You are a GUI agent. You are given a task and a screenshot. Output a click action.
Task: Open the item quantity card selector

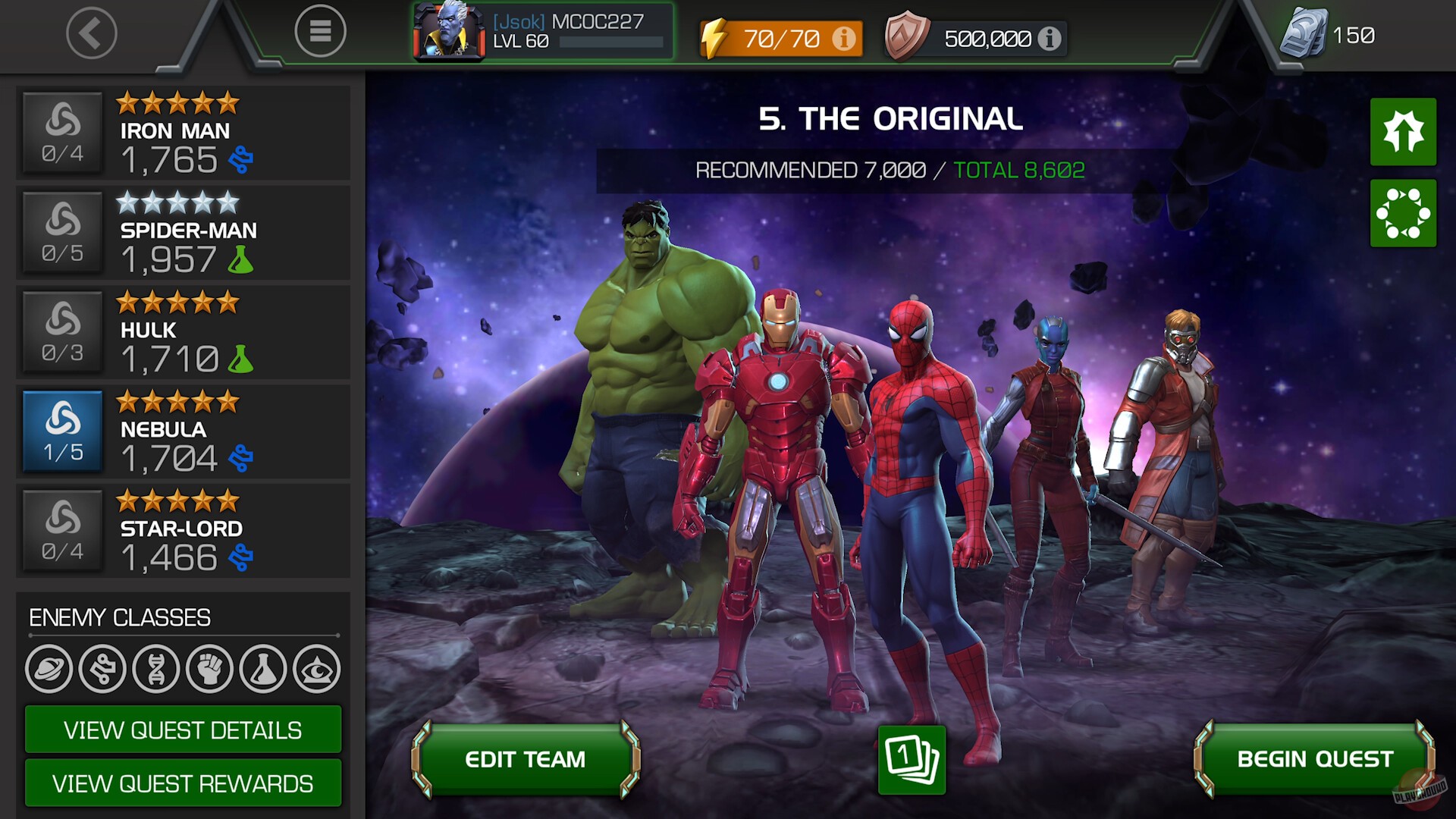tap(912, 761)
